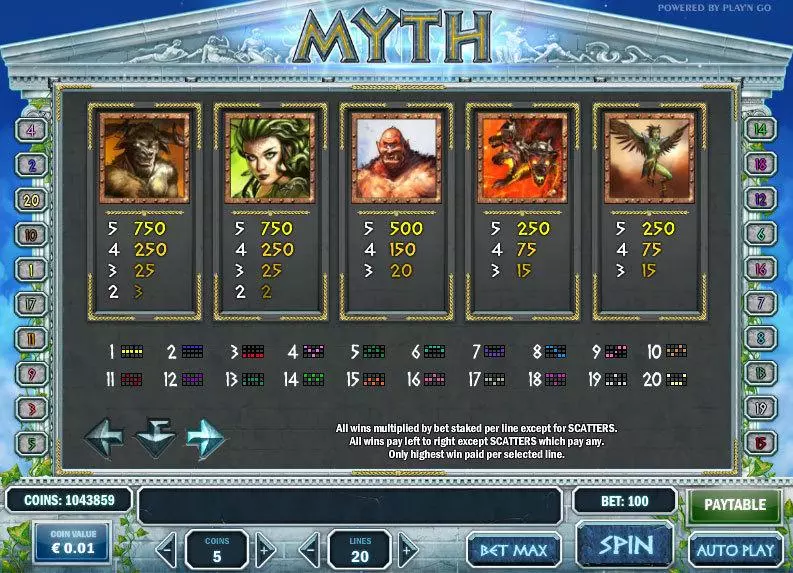Start Auto Play mode
The height and width of the screenshot is (573, 793).
pos(735,549)
